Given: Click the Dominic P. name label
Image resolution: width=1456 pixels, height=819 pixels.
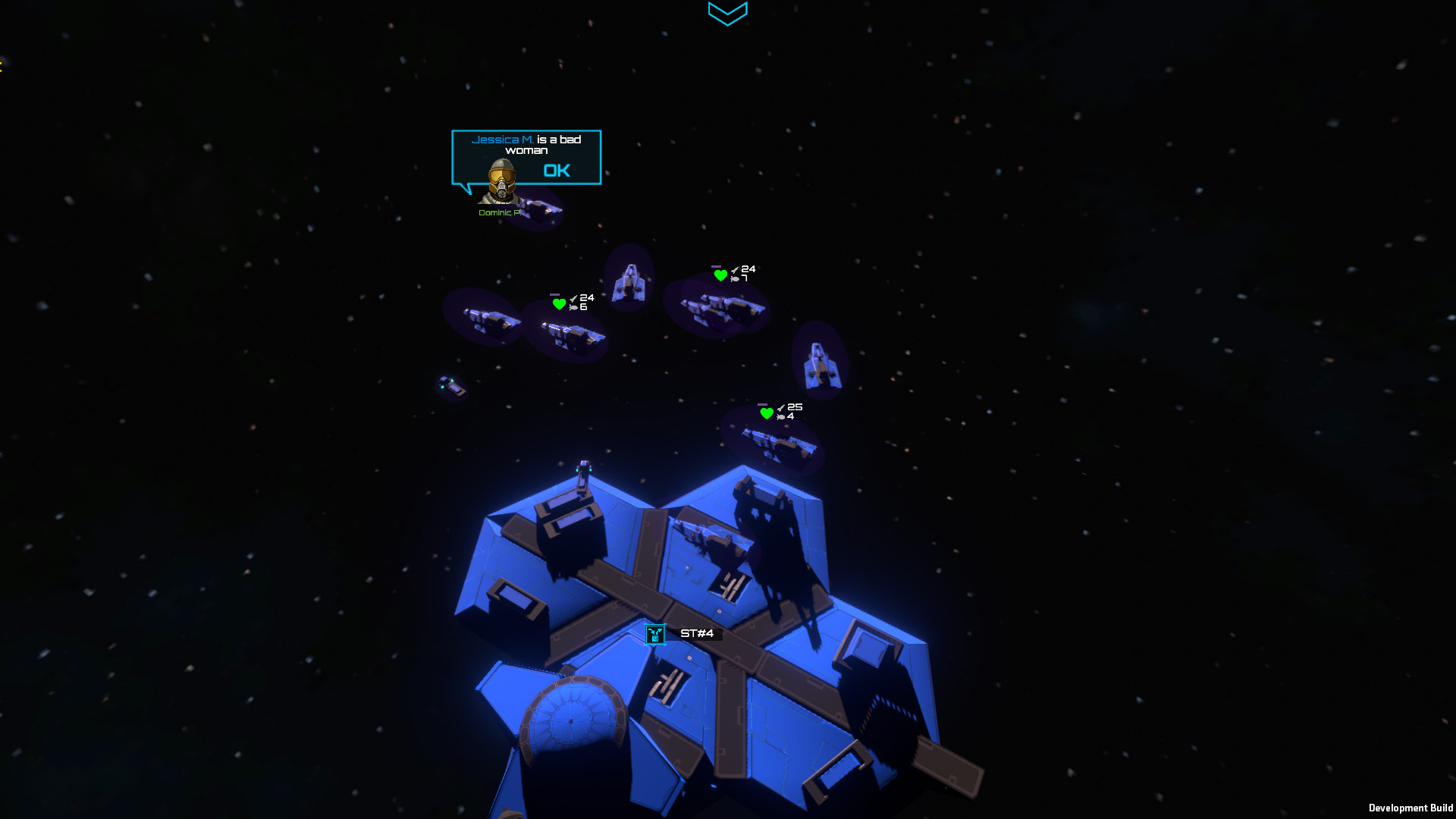Looking at the screenshot, I should pos(500,213).
